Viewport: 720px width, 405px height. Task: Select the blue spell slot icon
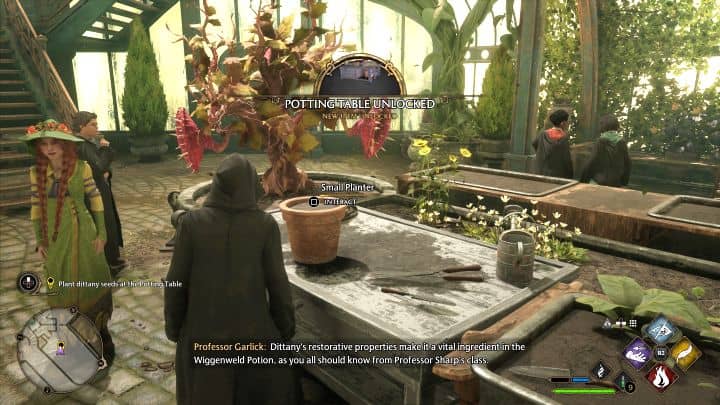661,330
